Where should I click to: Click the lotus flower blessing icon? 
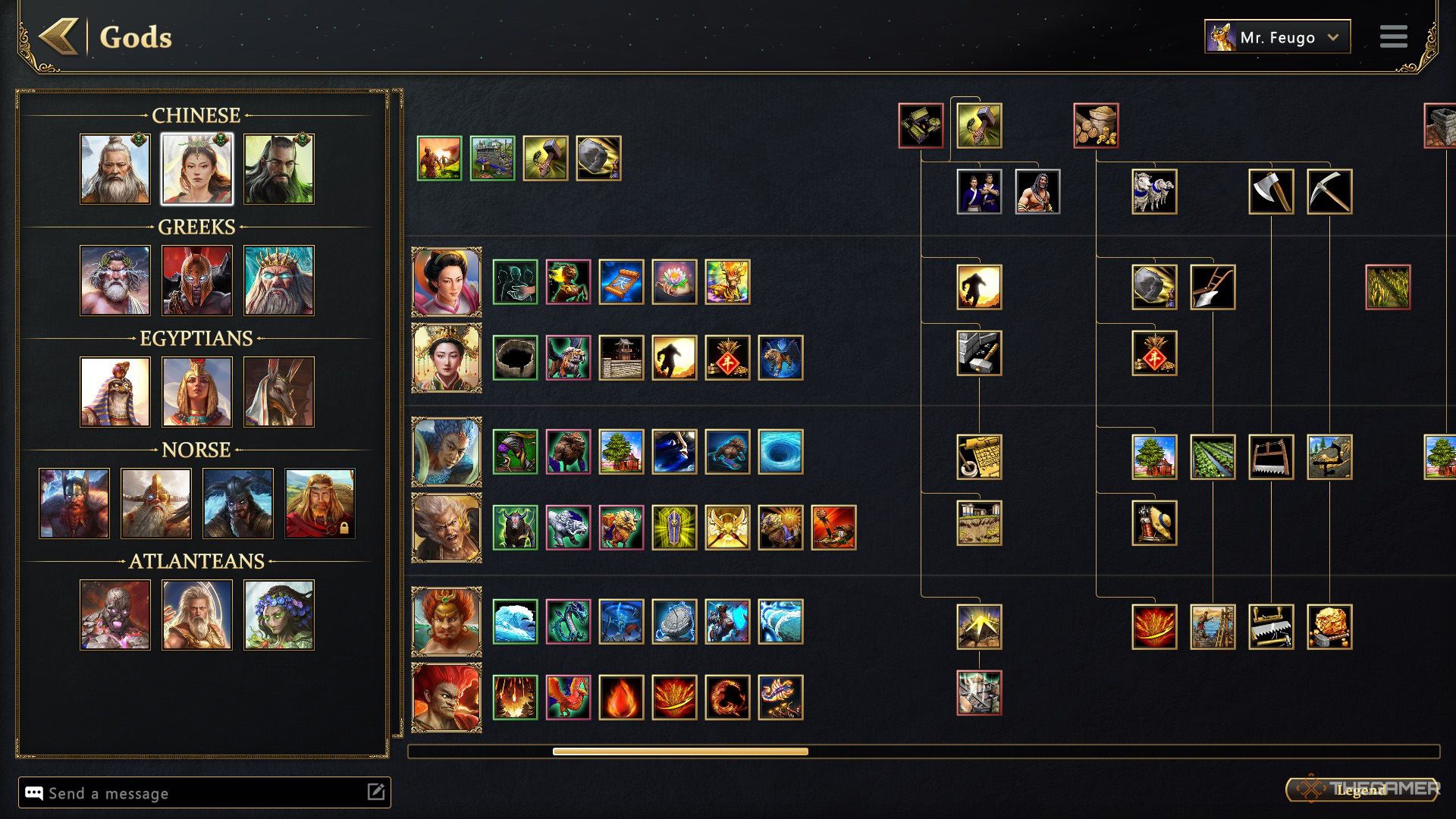674,281
